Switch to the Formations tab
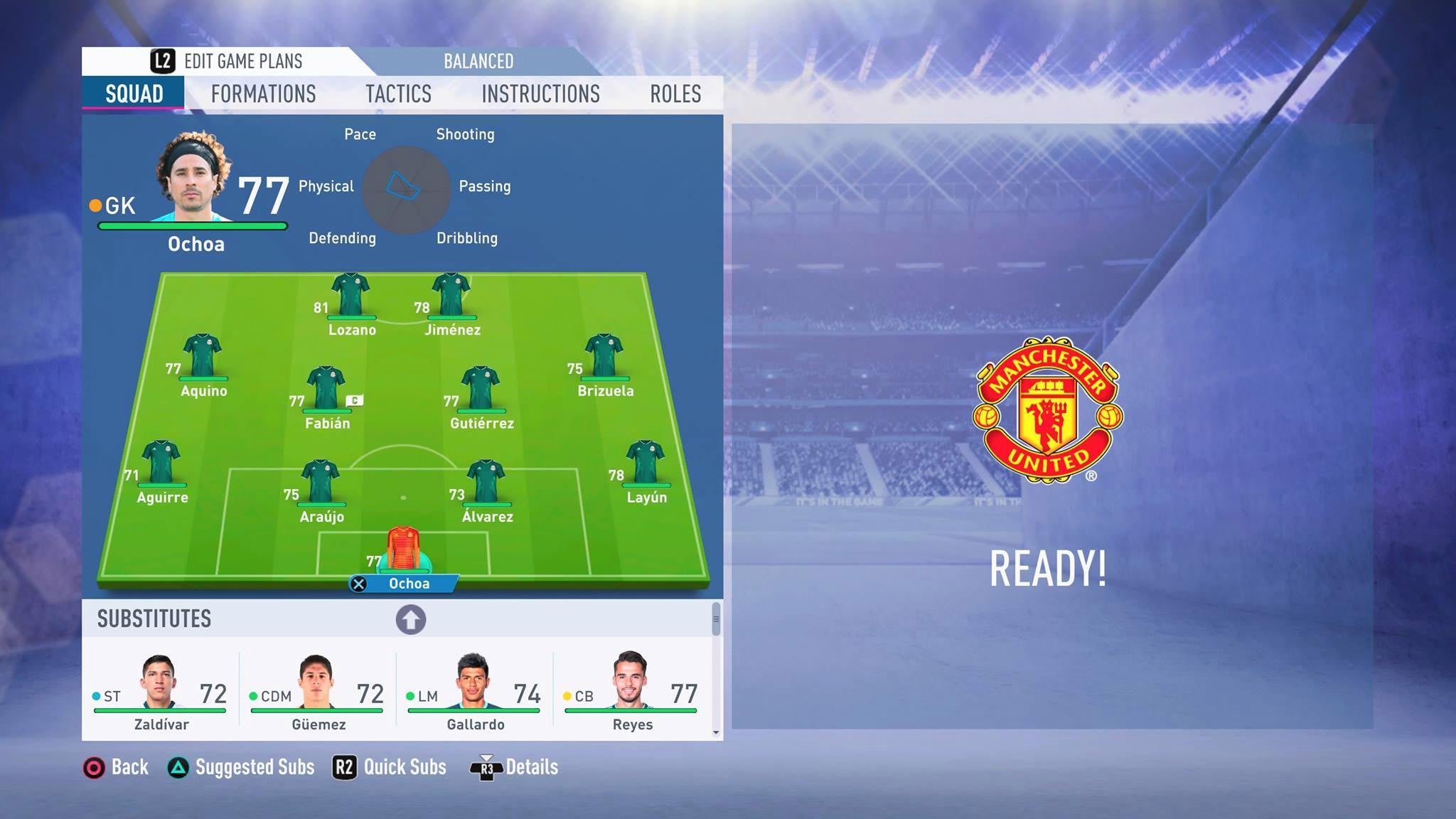This screenshot has width=1456, height=819. point(263,94)
